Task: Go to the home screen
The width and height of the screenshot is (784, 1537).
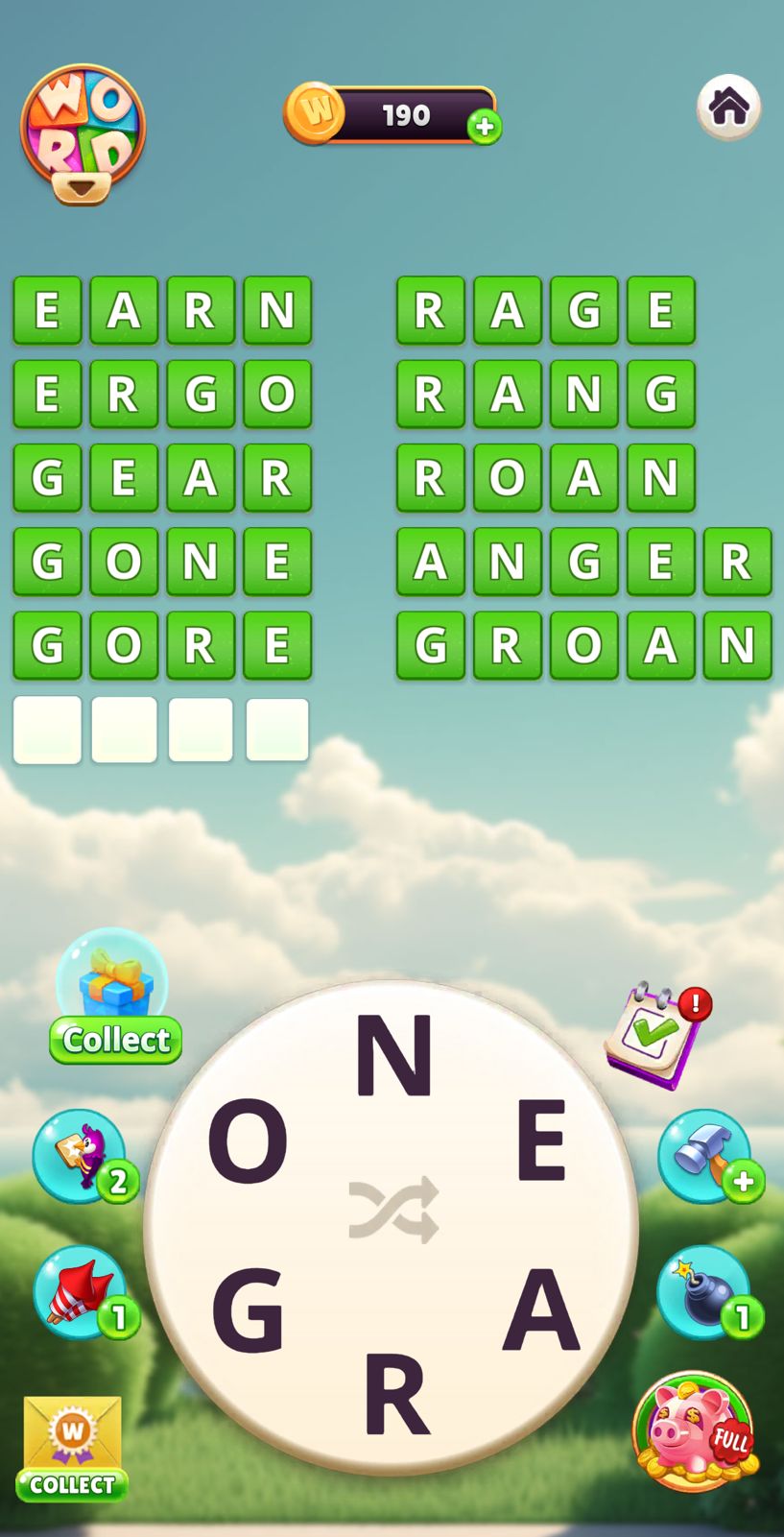Action: click(x=728, y=107)
